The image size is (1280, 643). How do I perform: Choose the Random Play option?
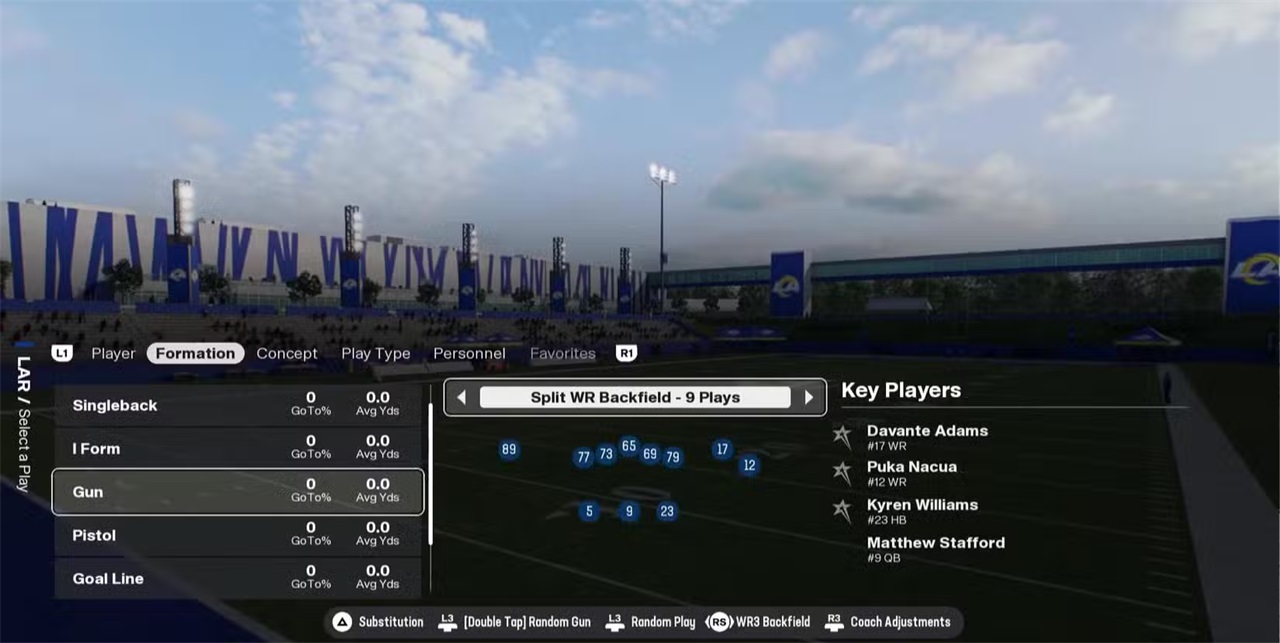click(651, 622)
